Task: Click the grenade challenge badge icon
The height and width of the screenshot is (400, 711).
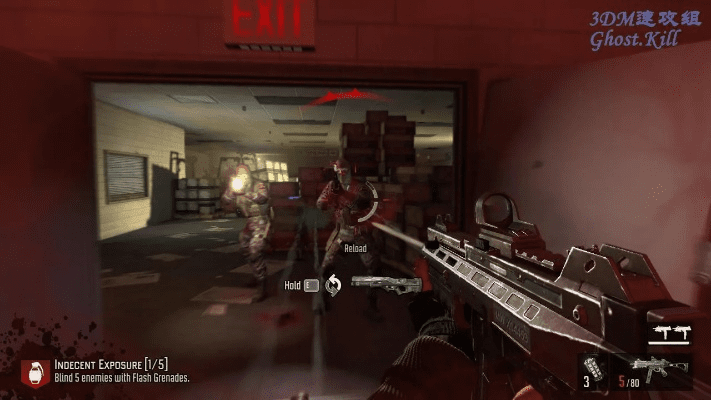Action: pos(35,370)
